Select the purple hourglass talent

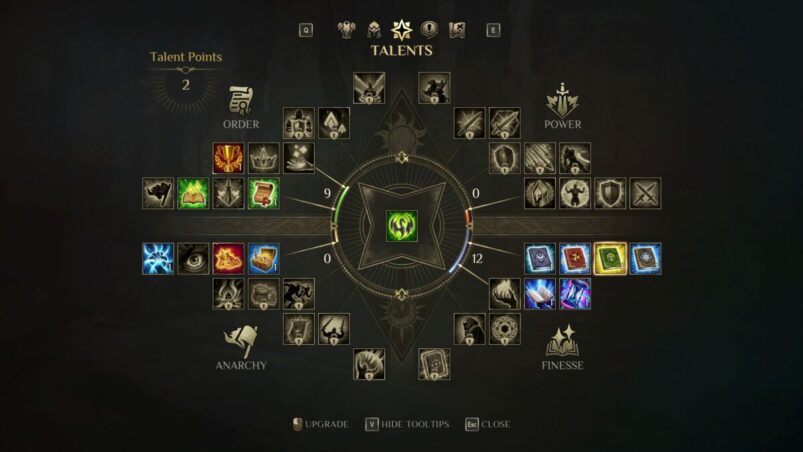(575, 293)
